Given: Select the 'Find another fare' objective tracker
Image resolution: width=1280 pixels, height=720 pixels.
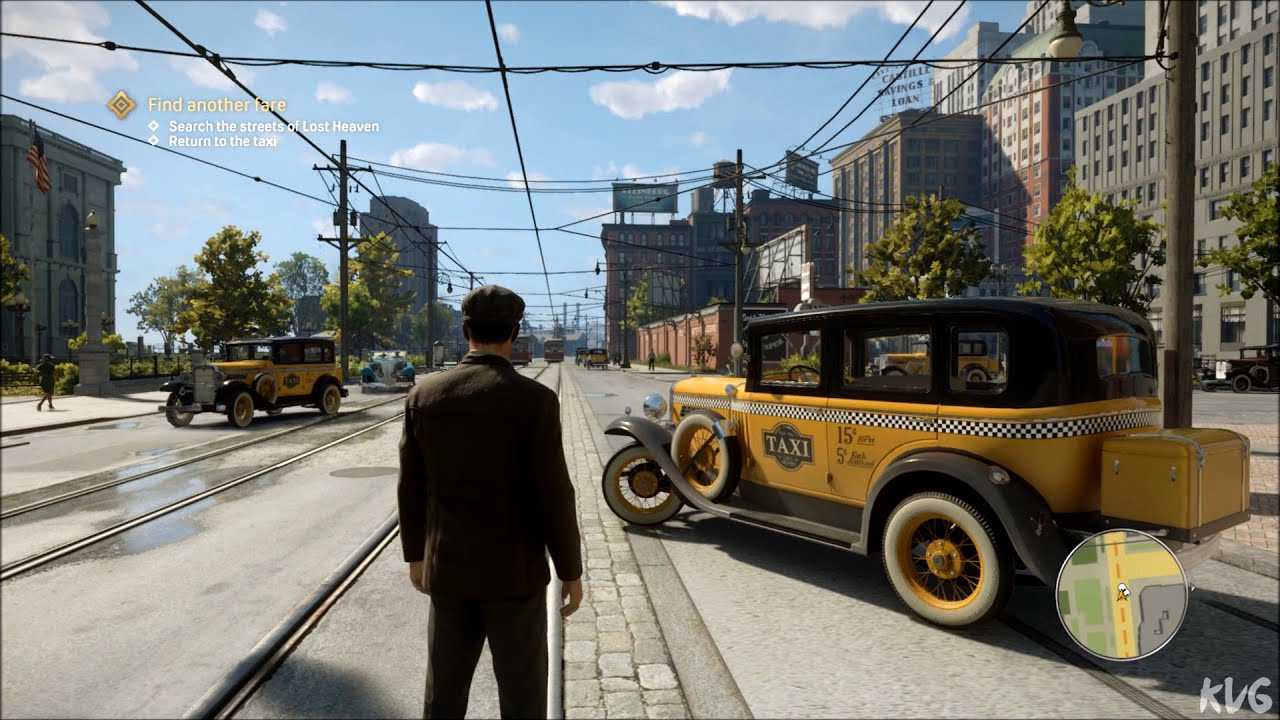Looking at the screenshot, I should click(216, 105).
